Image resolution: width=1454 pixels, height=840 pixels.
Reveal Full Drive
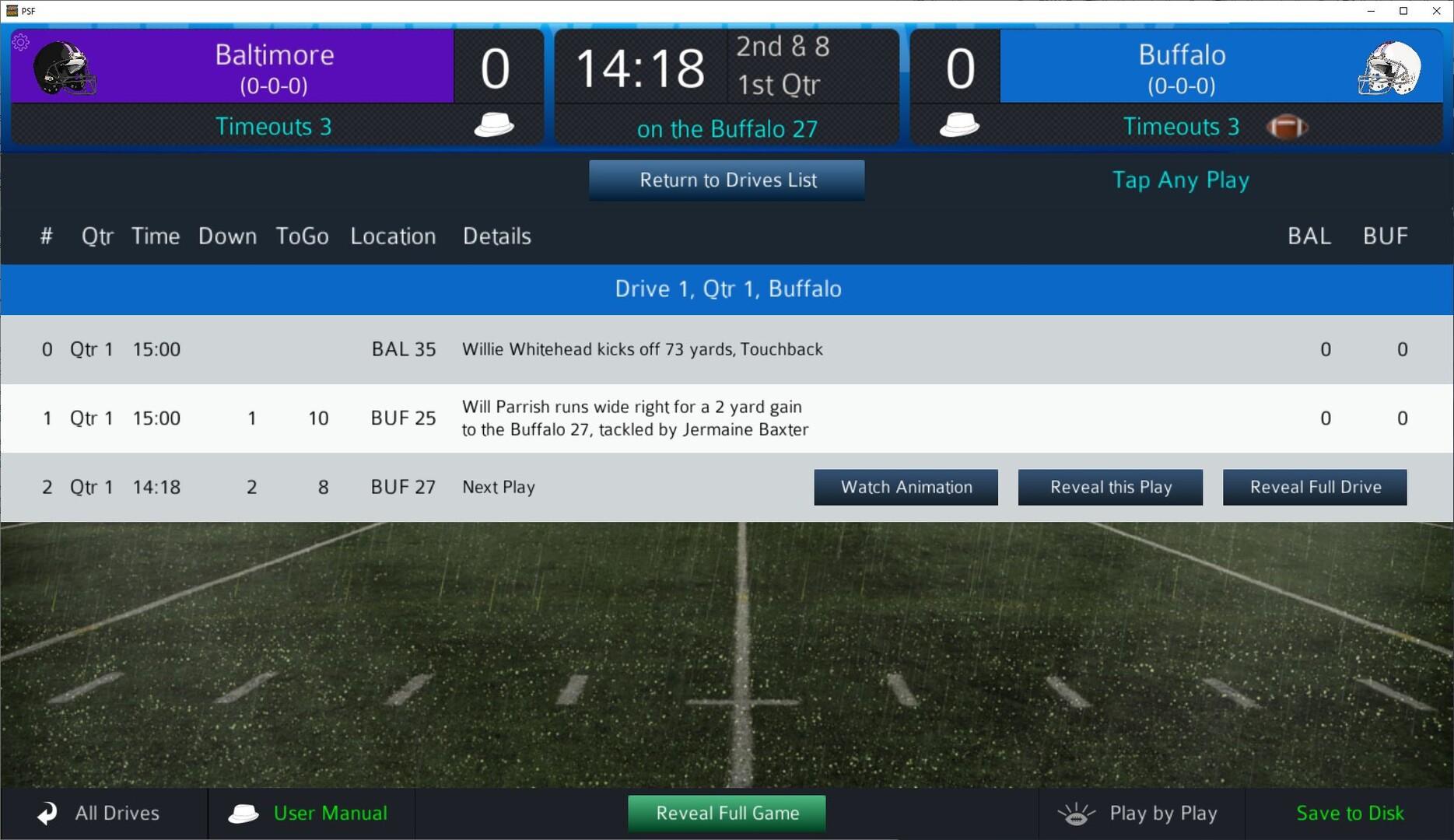(1315, 487)
